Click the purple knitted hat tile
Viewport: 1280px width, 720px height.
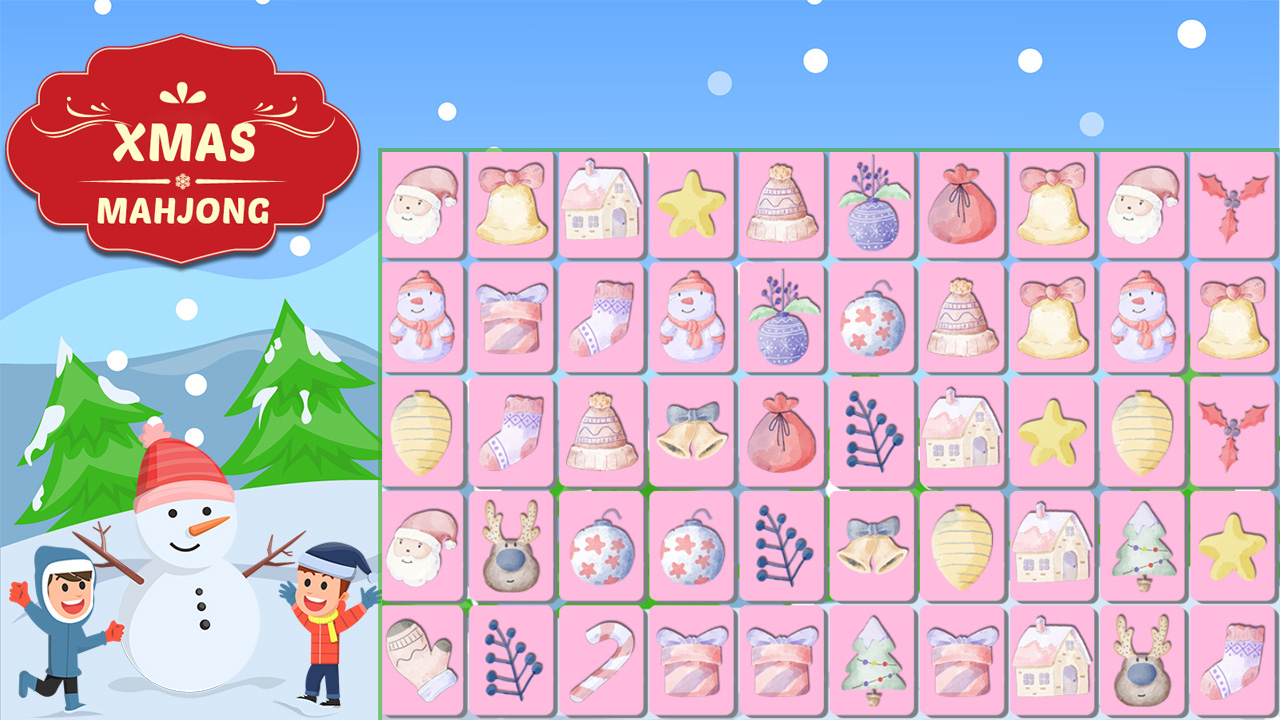pyautogui.click(x=780, y=207)
